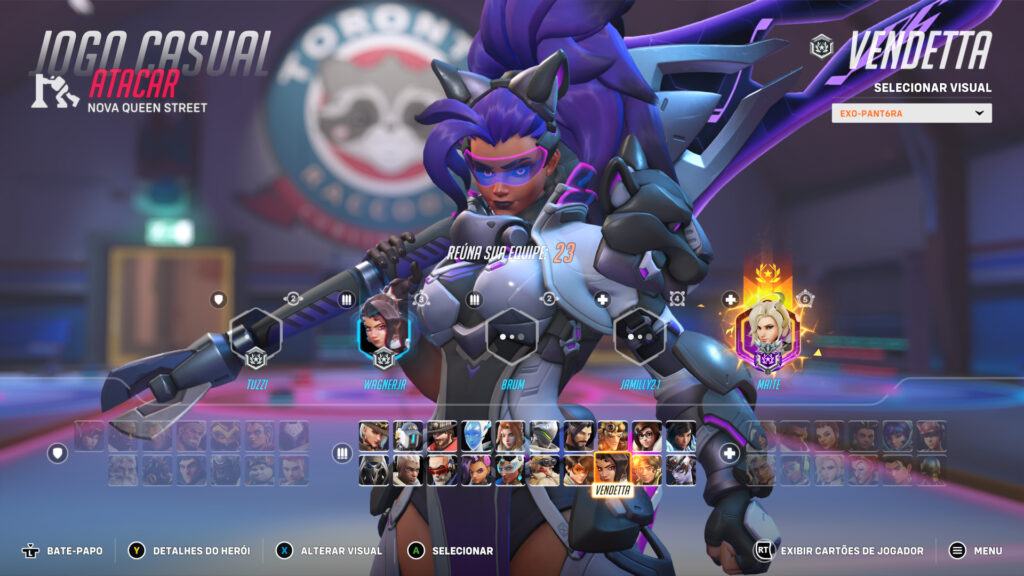Select the Hanzo portrait
Viewport: 1024px width, 576px height.
(578, 435)
